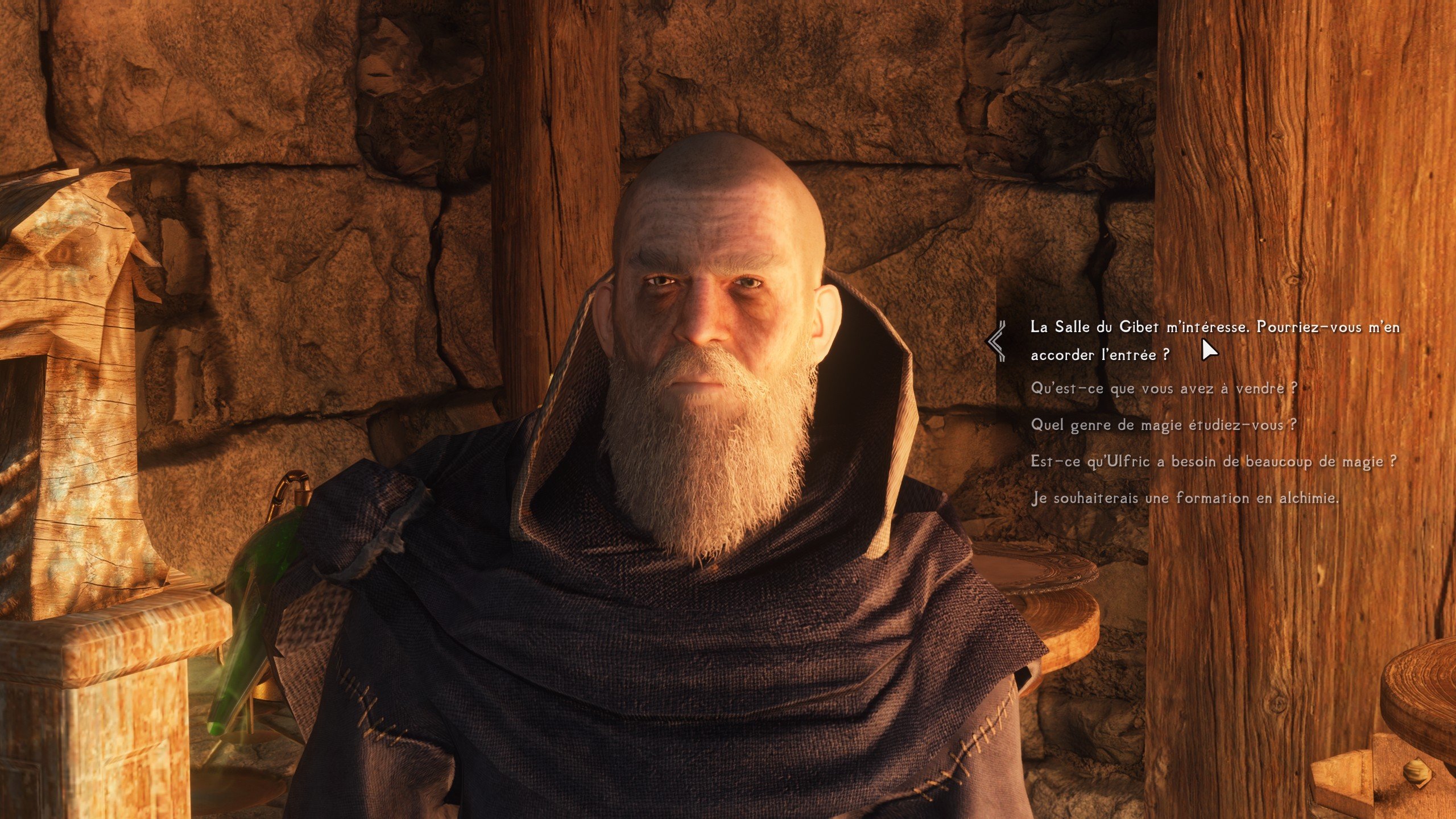
Task: Request alchemy training dialogue option
Action: (1184, 498)
